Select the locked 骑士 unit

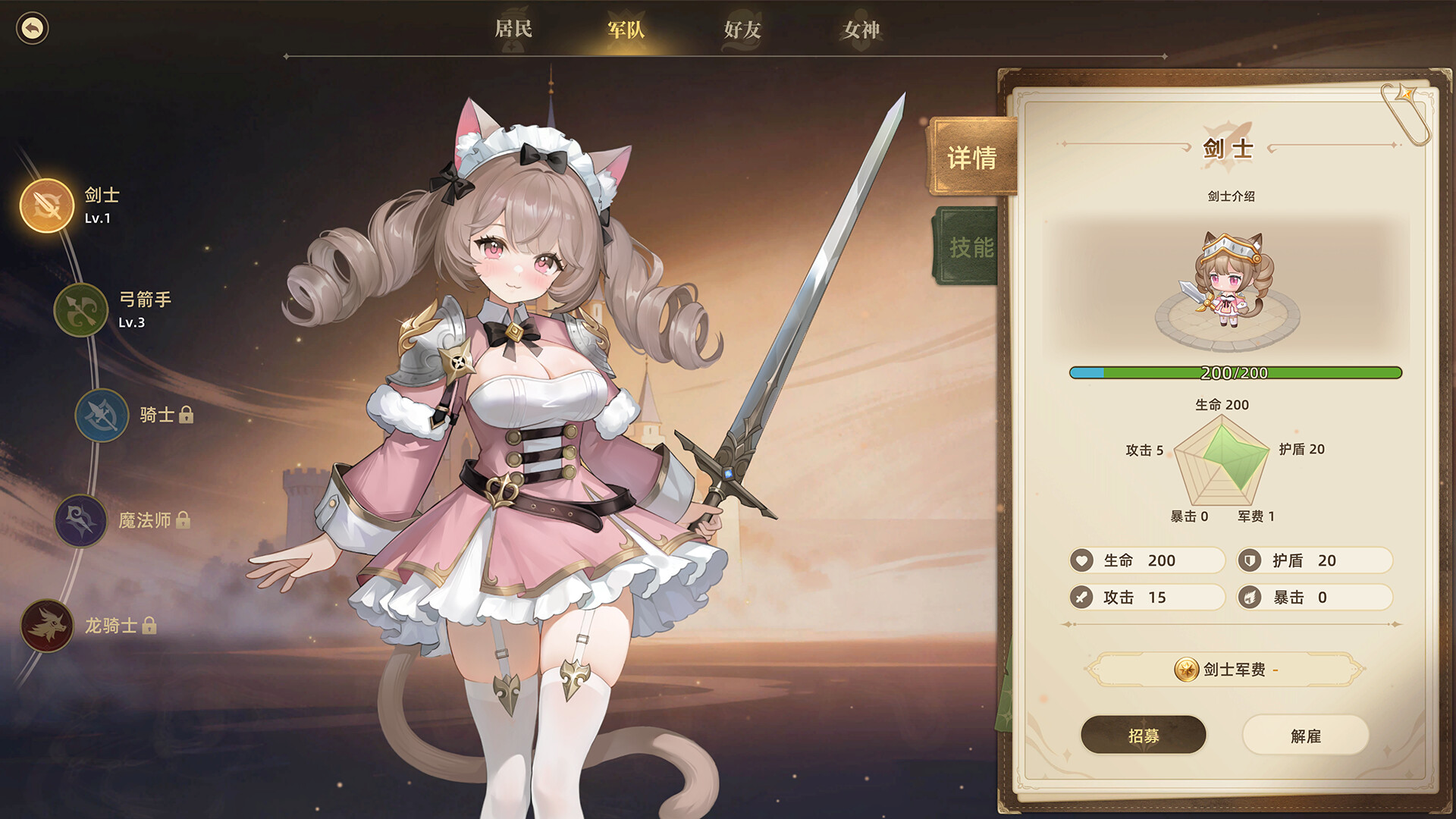[102, 415]
